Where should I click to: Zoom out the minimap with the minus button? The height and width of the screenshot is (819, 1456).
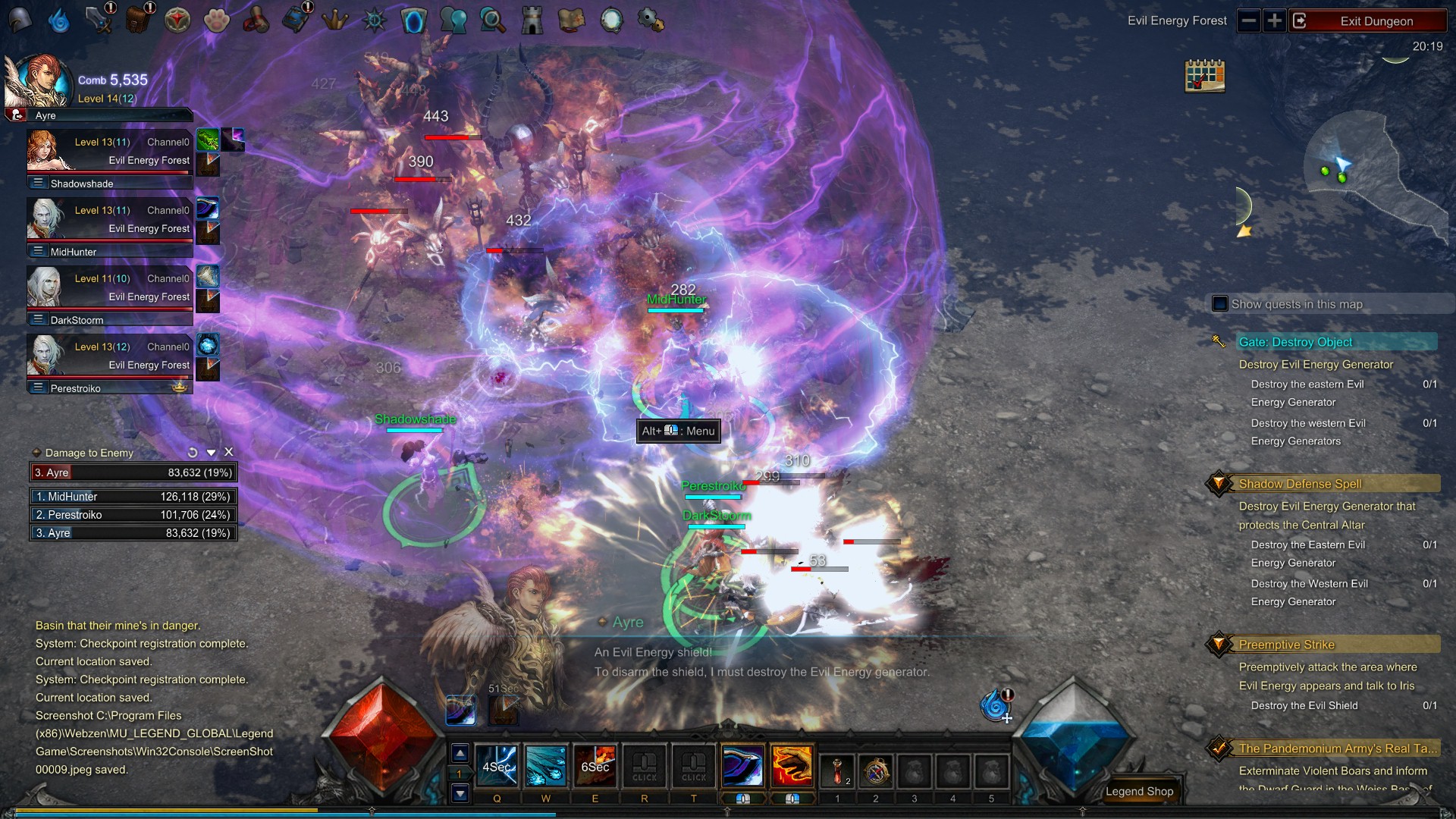tap(1249, 21)
